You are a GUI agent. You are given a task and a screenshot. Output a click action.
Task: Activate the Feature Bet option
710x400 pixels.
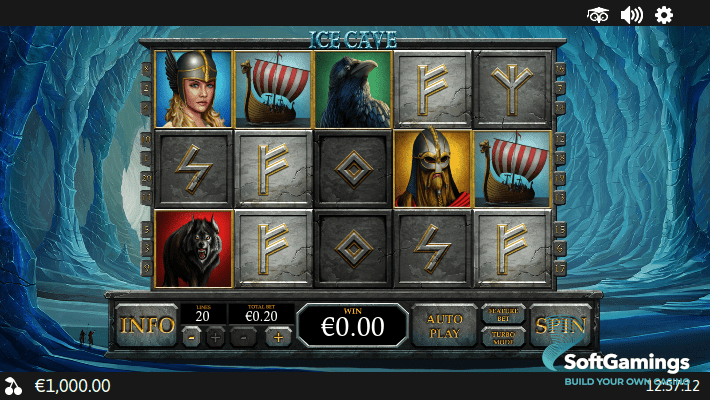click(504, 314)
